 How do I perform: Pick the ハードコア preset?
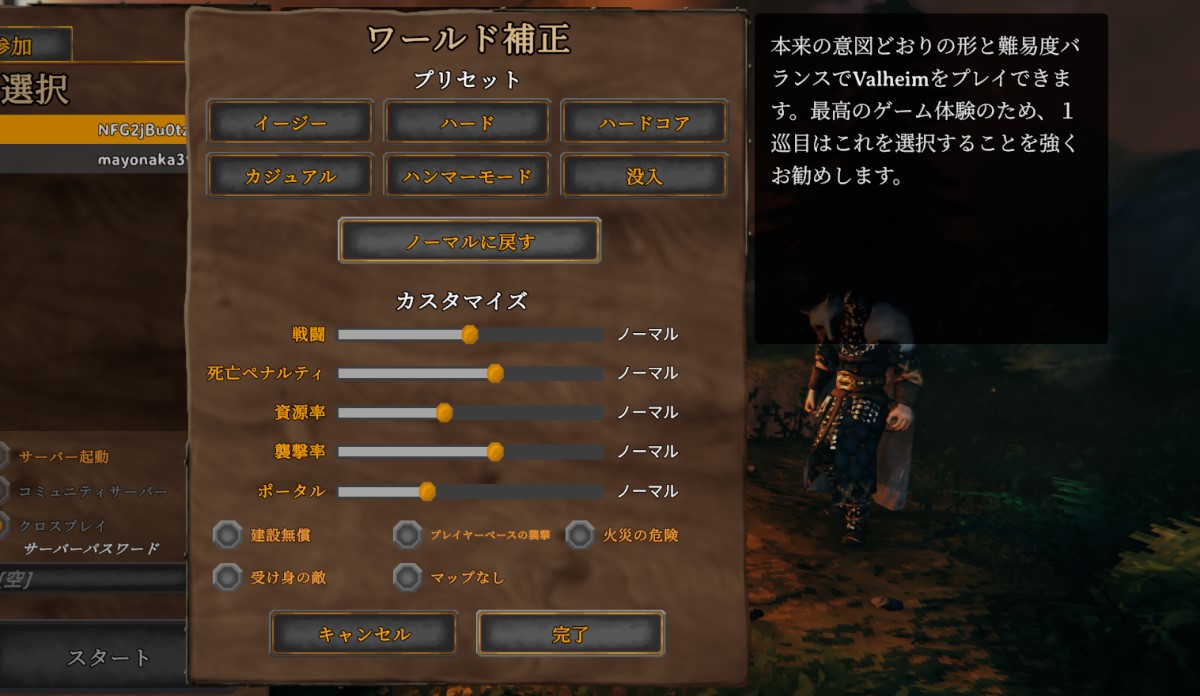pos(644,122)
